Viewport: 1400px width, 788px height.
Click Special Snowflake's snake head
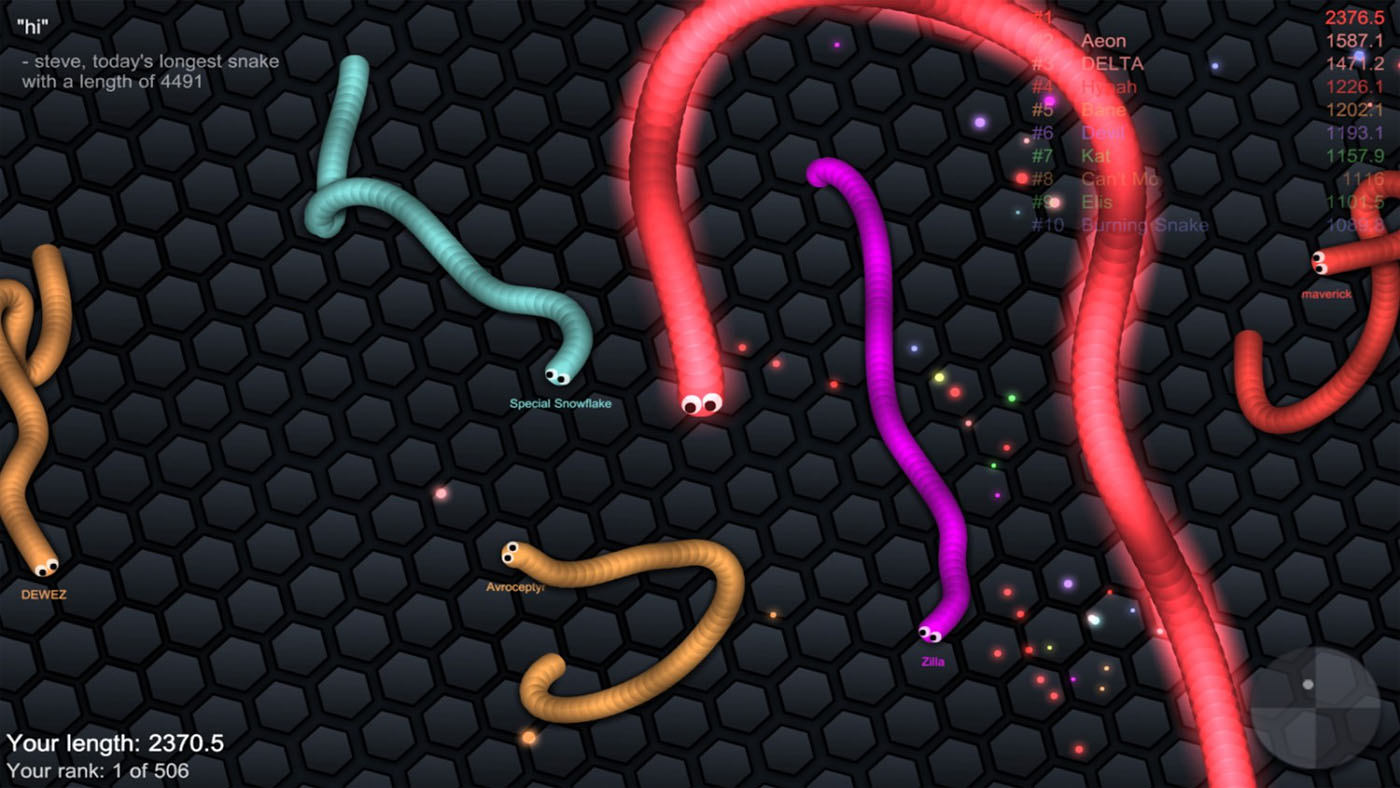coord(558,377)
